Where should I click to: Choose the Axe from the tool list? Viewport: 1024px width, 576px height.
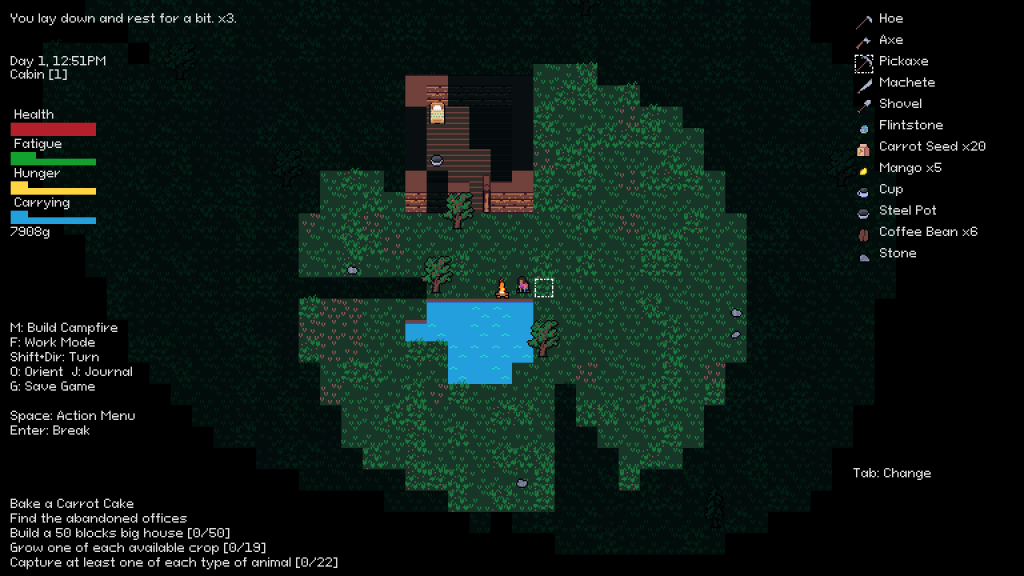[890, 40]
